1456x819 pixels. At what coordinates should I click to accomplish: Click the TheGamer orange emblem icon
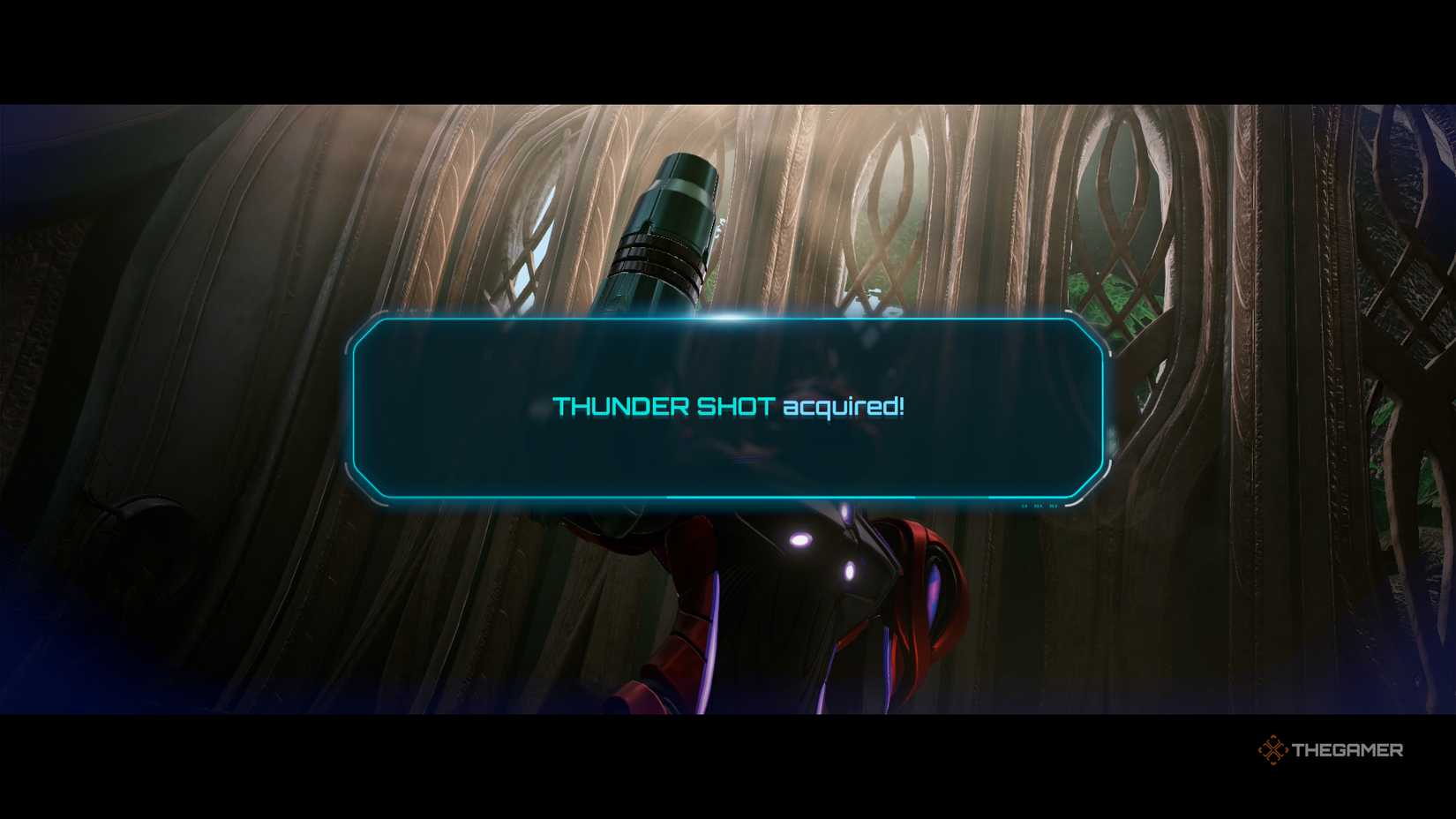tap(1274, 750)
